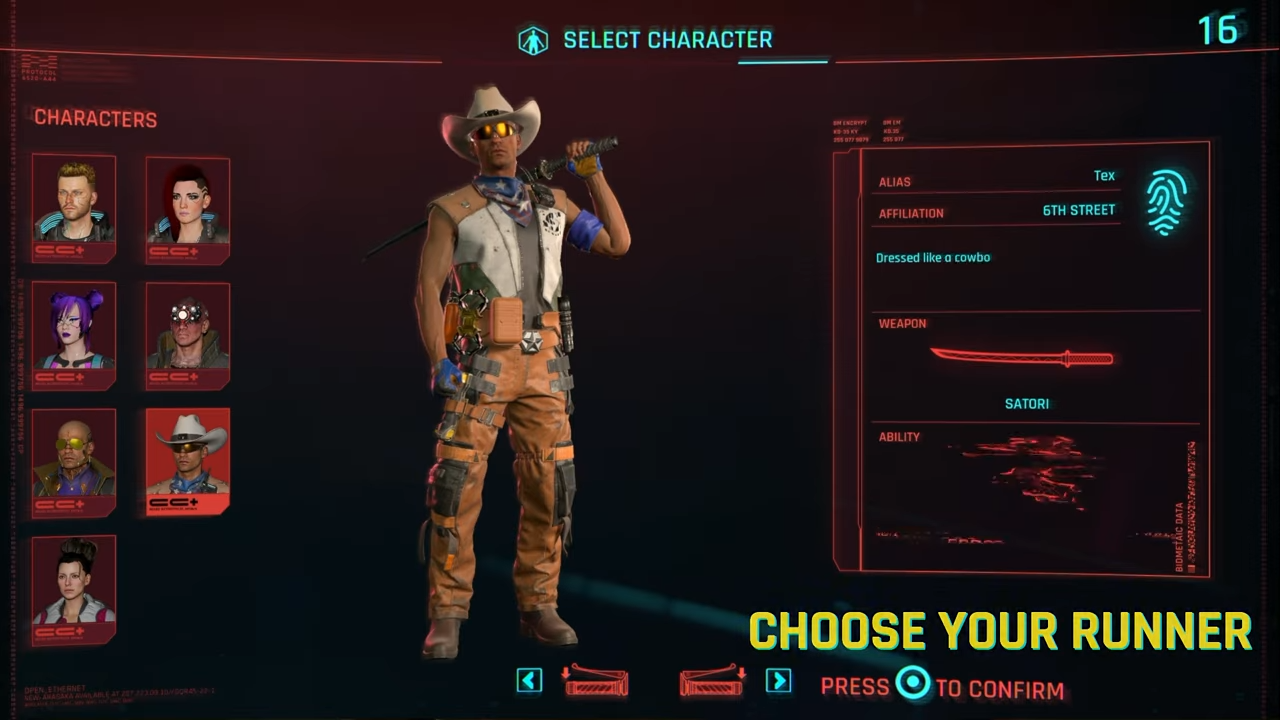Select the blond male character portrait
The image size is (1280, 720).
[73, 209]
